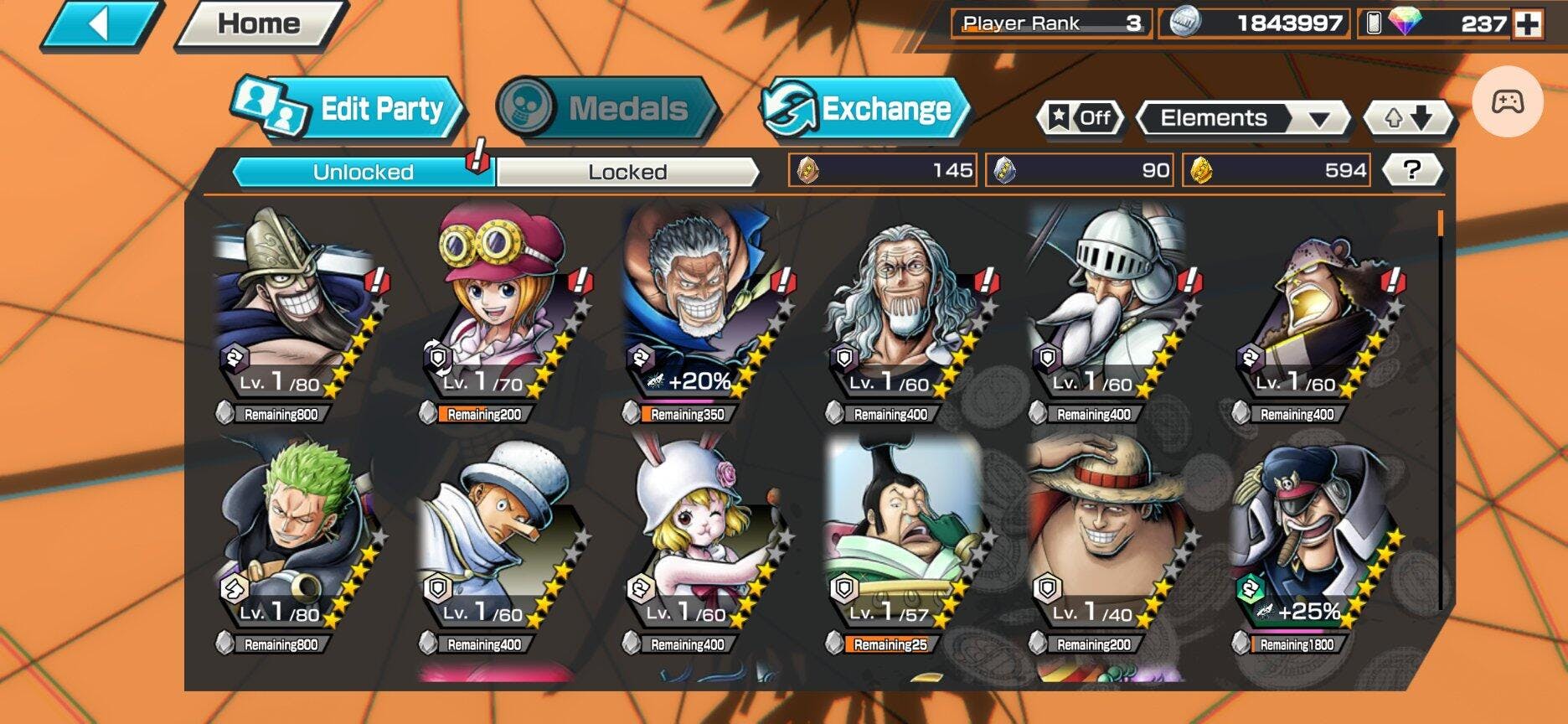Switch to the Locked characters tab
Image resolution: width=1568 pixels, height=724 pixels.
point(627,172)
